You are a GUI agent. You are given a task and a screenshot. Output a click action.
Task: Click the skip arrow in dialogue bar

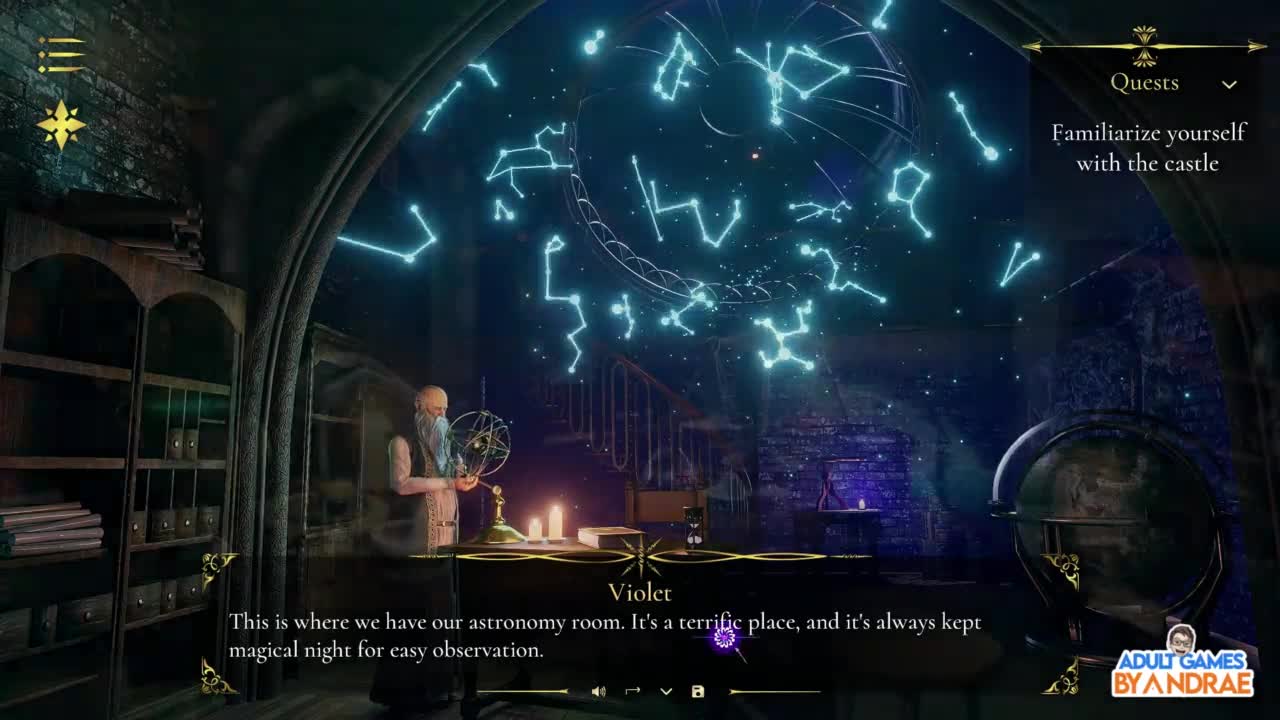tap(632, 691)
